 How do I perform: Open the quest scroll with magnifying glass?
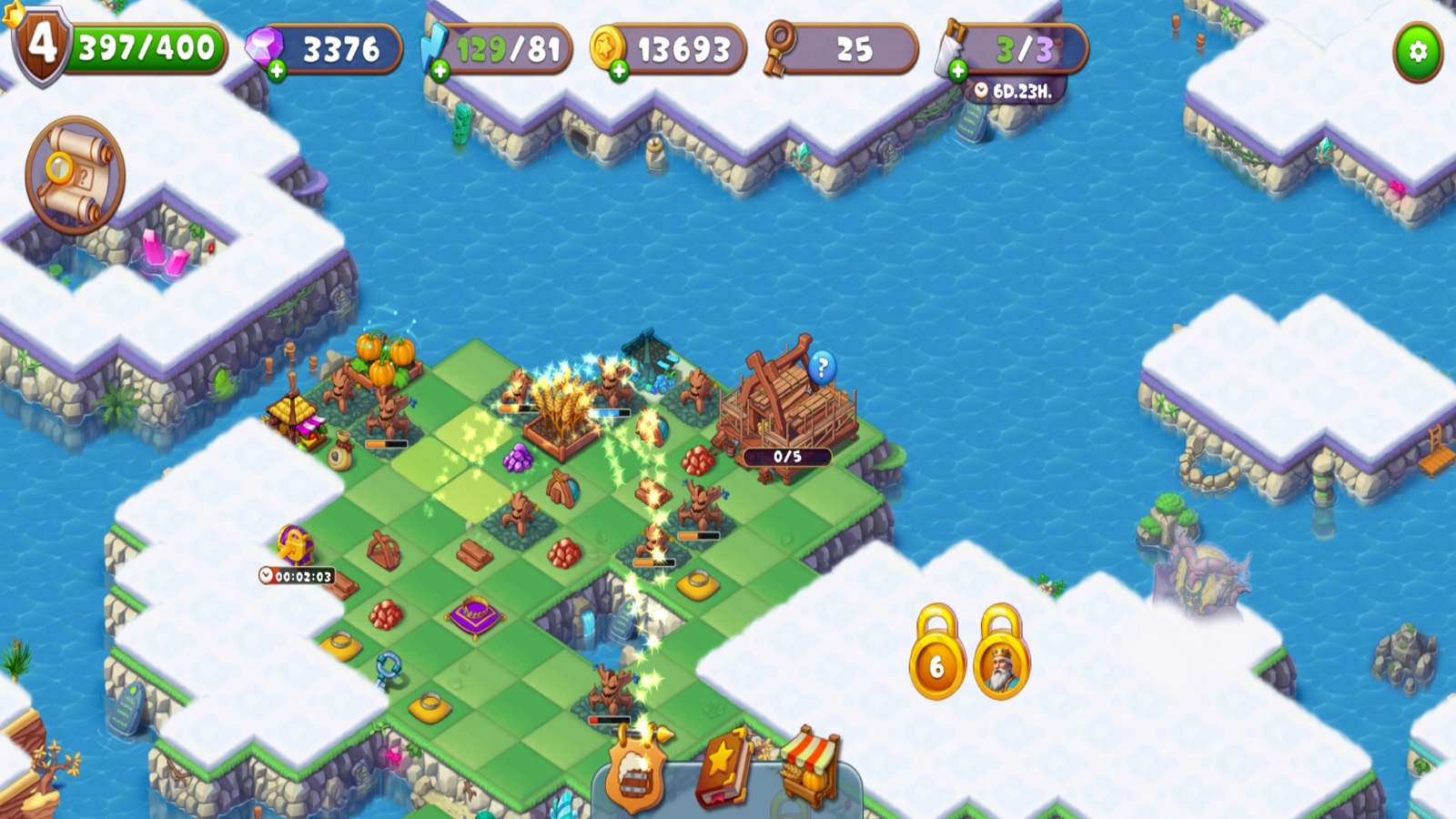point(75,175)
